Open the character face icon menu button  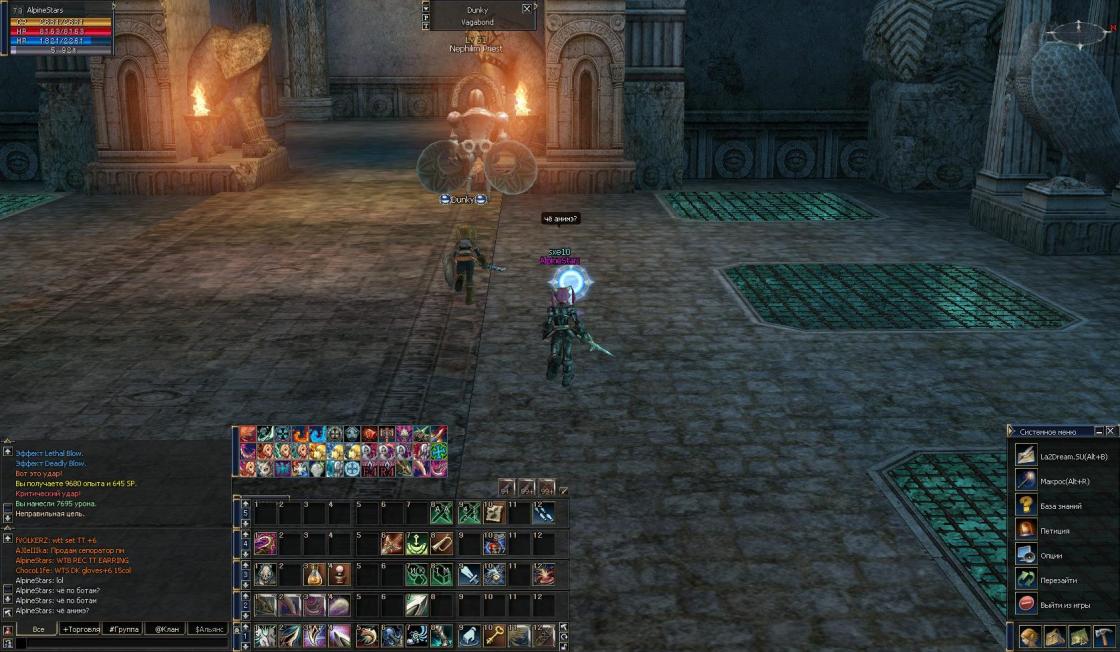(1029, 636)
